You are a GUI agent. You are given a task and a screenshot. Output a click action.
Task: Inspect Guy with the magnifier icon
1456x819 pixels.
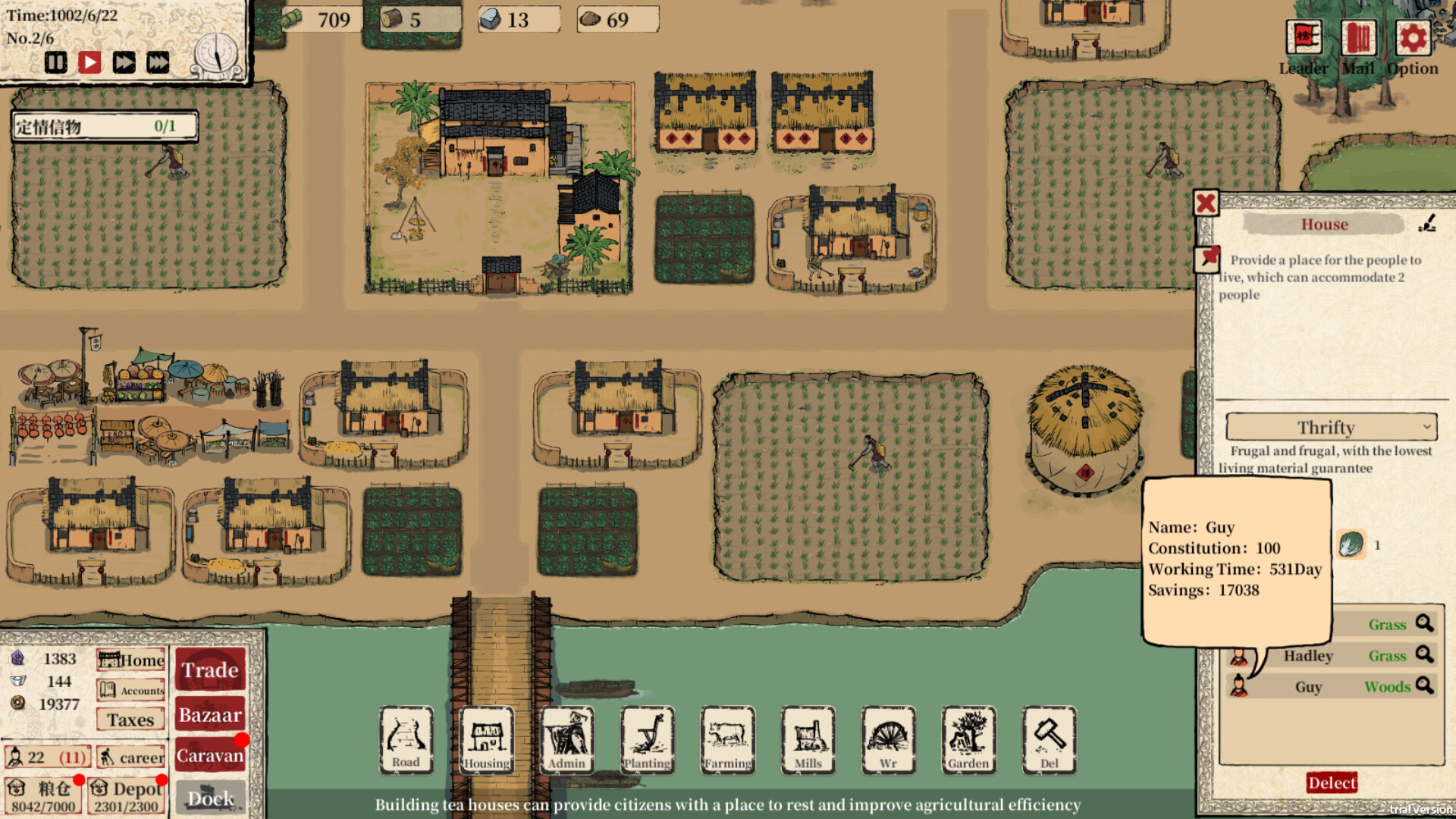[x=1426, y=686]
